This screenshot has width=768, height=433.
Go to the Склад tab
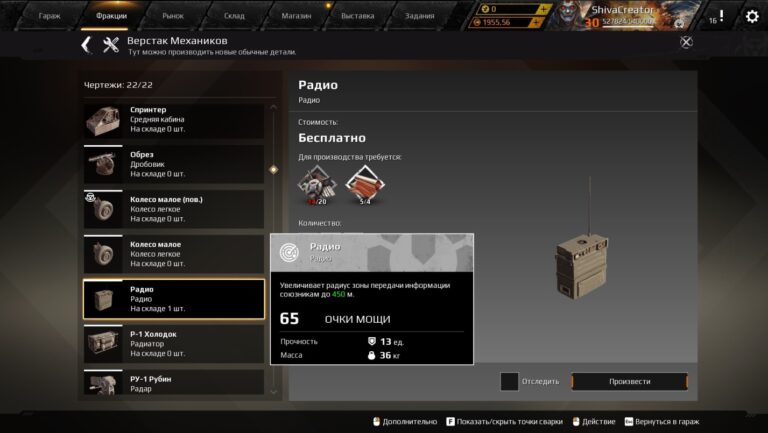coord(234,16)
